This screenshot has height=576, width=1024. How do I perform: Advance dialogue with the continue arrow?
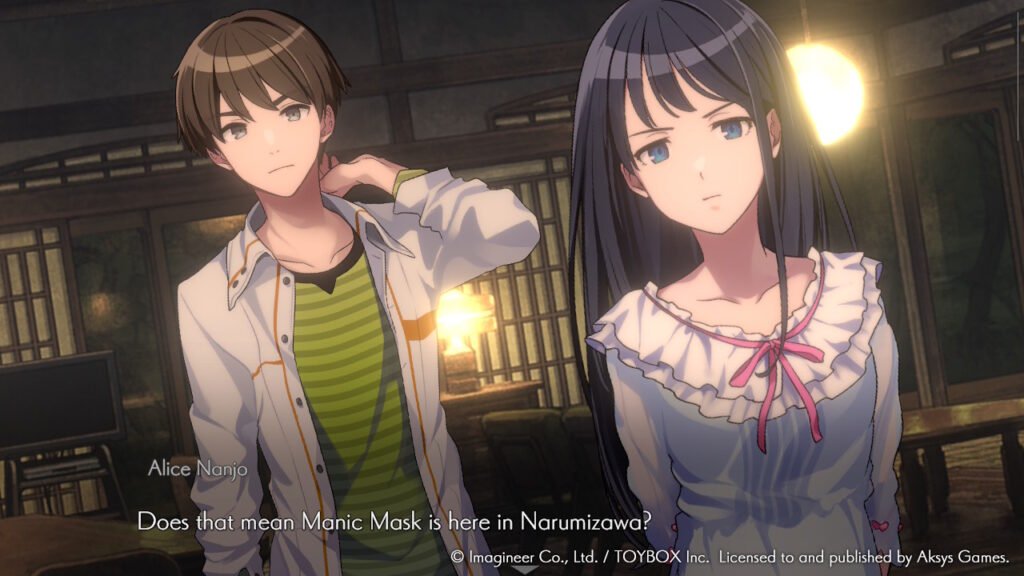524,569
